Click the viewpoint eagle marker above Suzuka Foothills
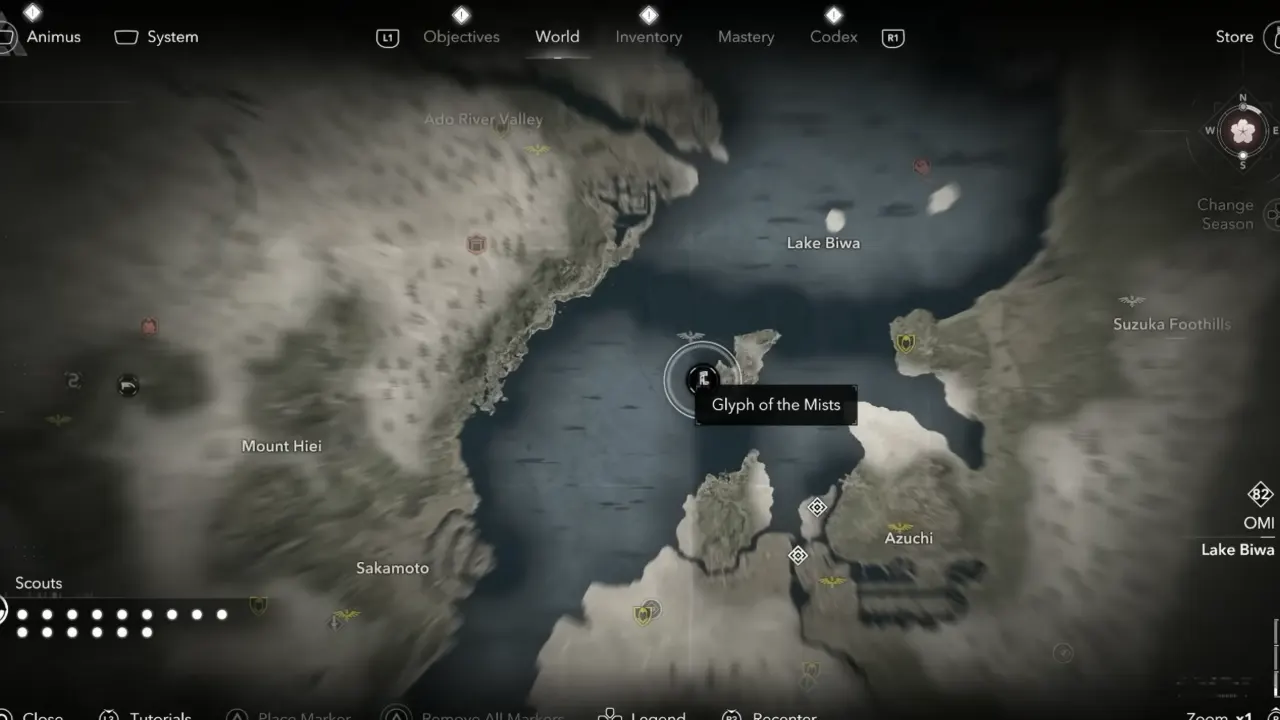The width and height of the screenshot is (1280, 720). (1132, 301)
